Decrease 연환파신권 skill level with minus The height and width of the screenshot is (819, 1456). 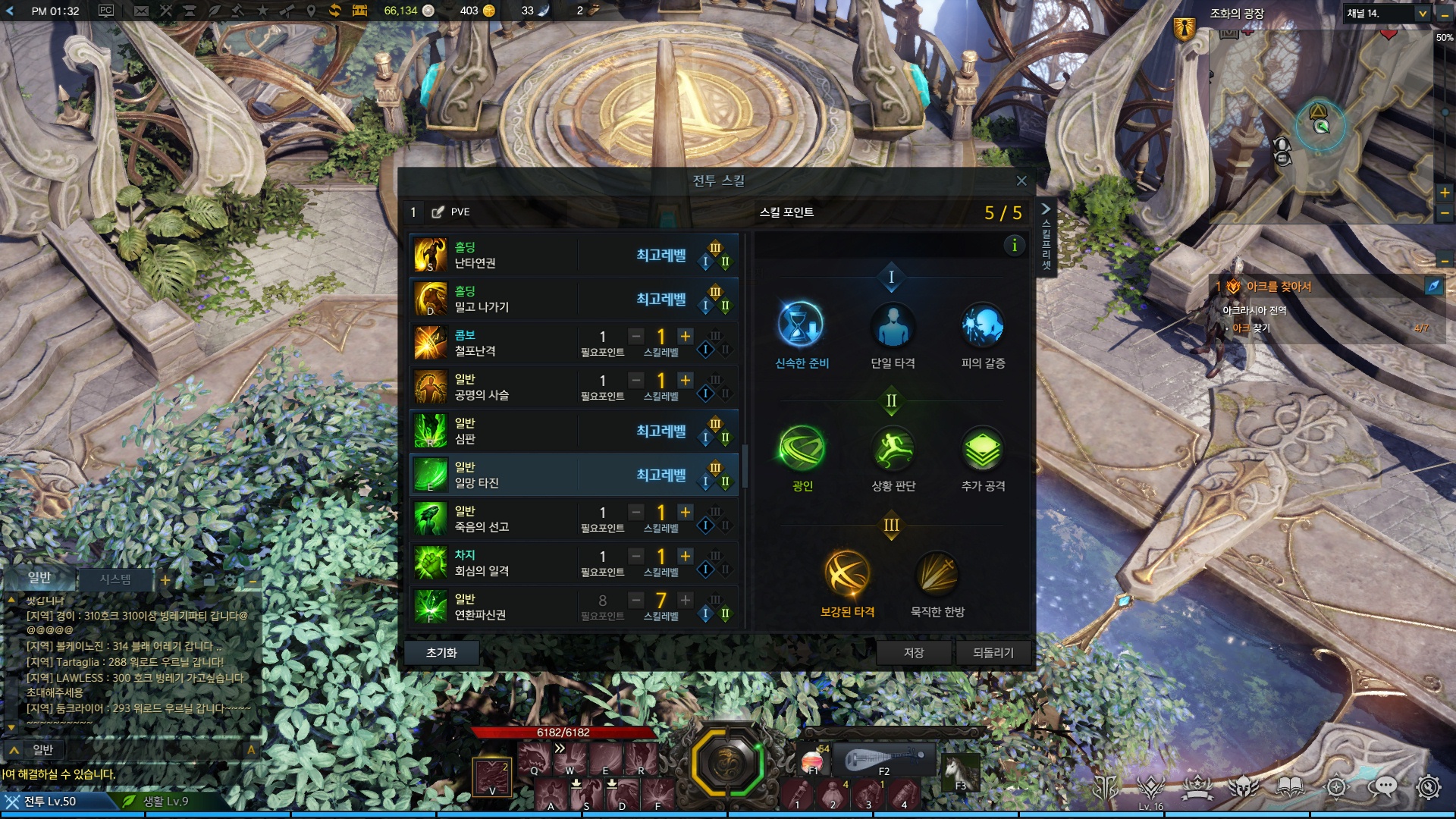point(636,600)
